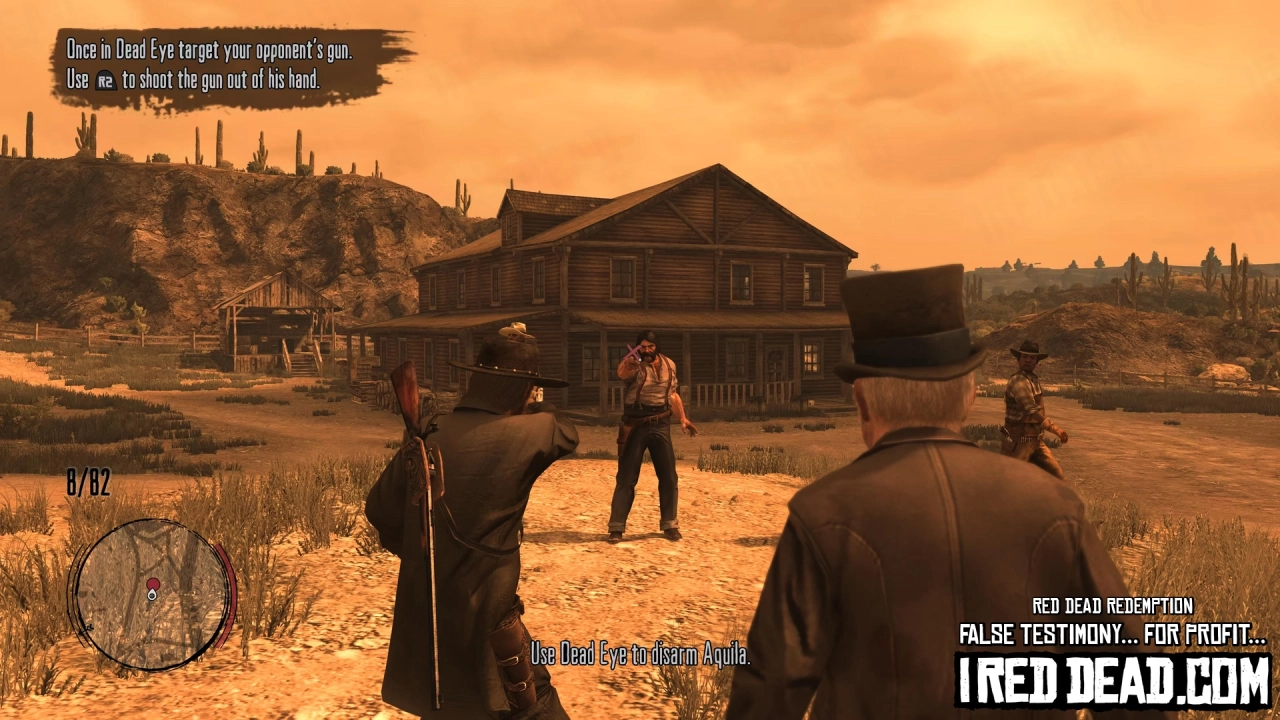The height and width of the screenshot is (720, 1280).
Task: Toggle the red Dead Eye arc on the minimap
Action: [x=226, y=595]
